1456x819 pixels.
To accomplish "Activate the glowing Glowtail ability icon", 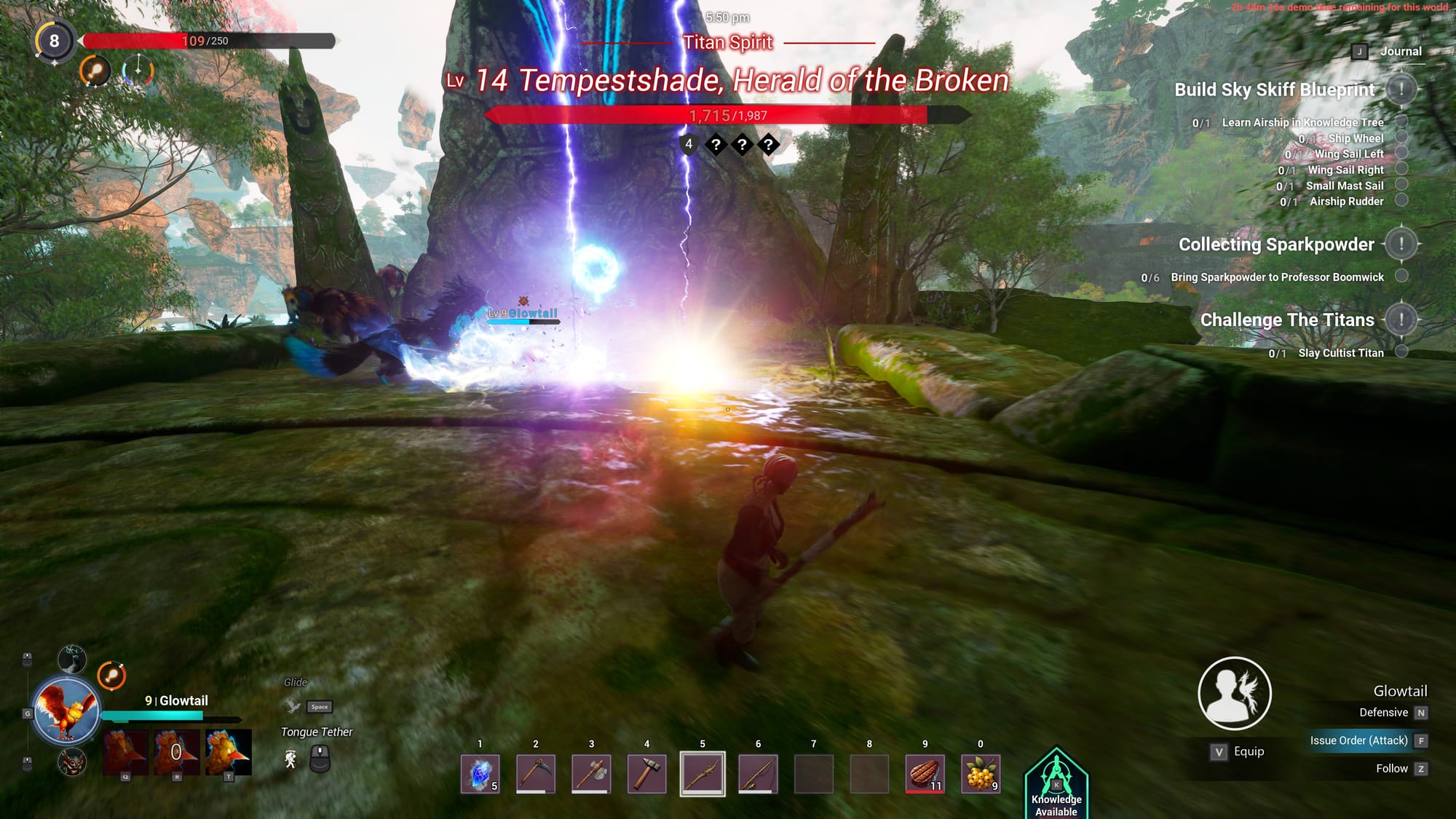I will pos(228,752).
